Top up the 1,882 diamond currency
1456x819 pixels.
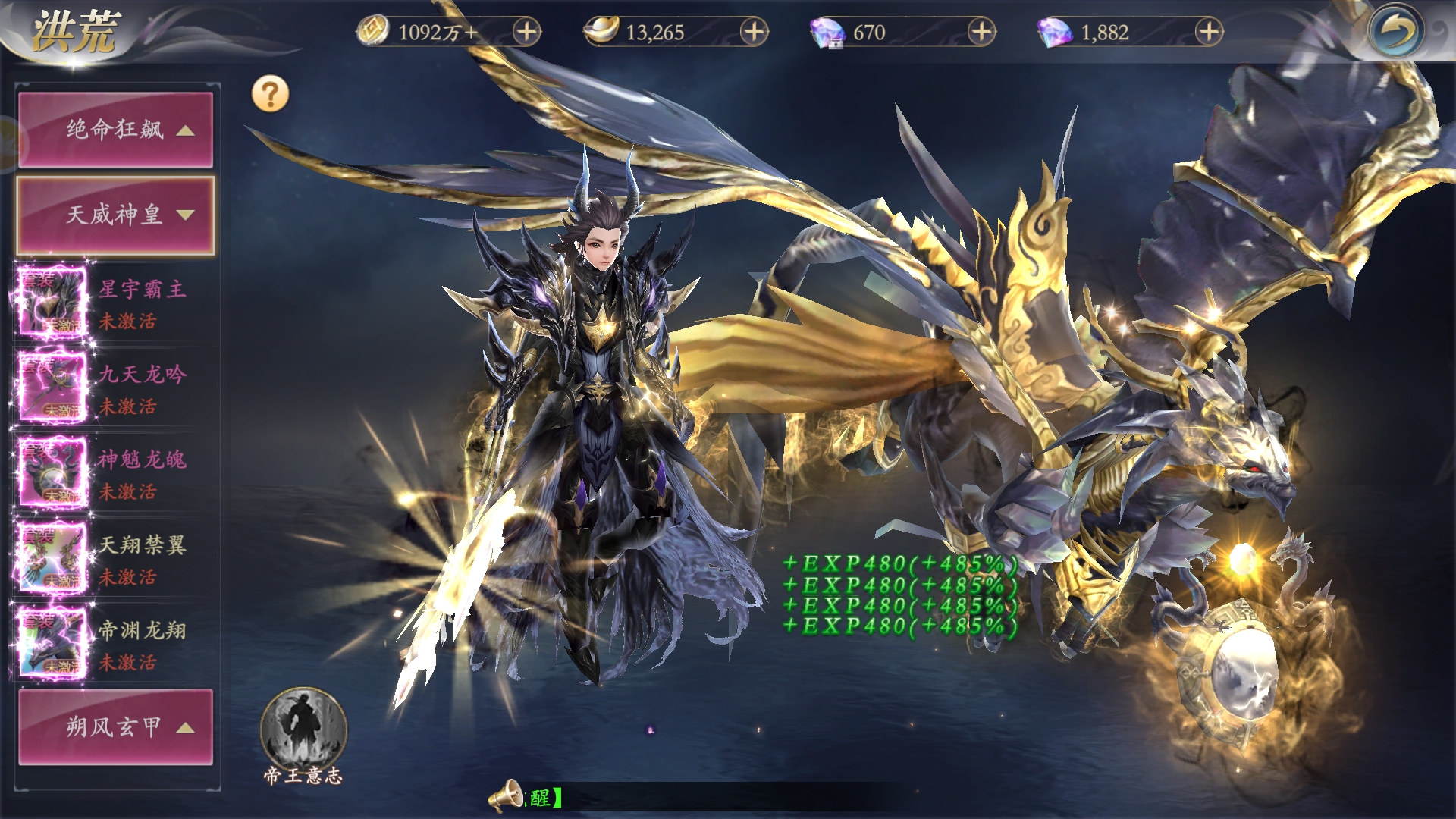click(1209, 32)
